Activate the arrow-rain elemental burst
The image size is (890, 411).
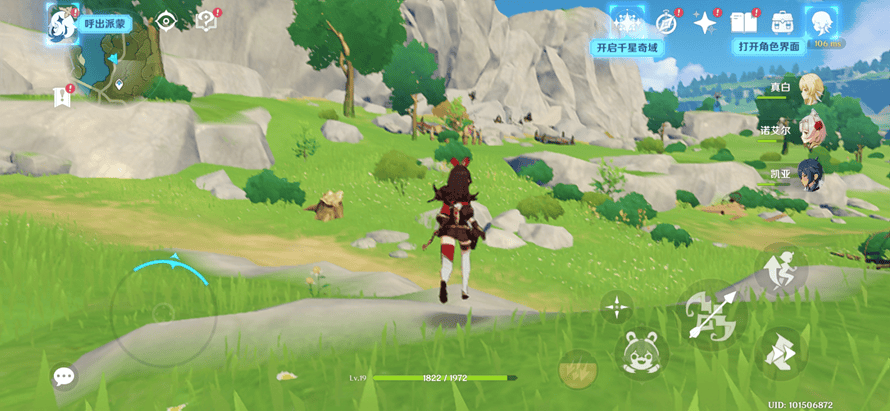(577, 369)
